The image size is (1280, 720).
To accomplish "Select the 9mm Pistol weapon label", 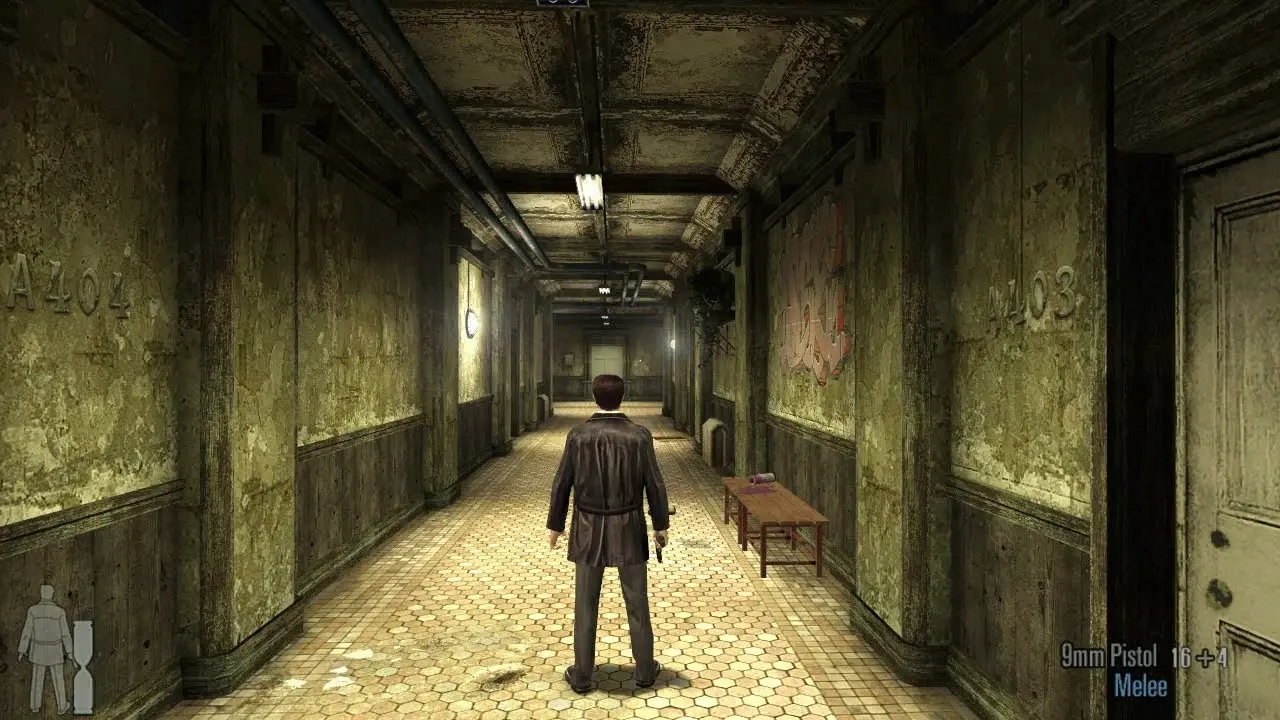I will [x=1109, y=656].
